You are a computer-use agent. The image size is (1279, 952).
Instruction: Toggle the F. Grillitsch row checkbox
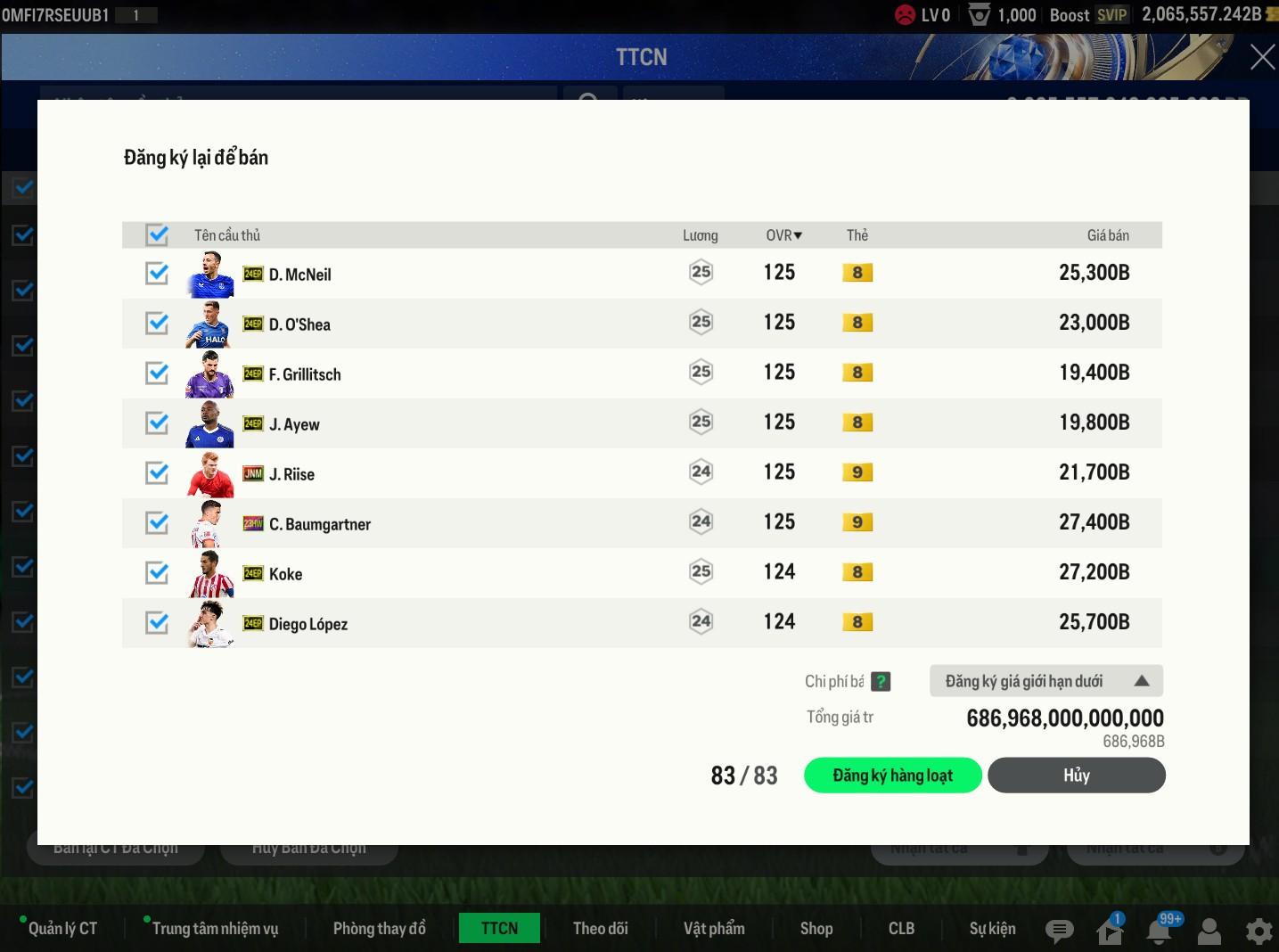tap(158, 373)
